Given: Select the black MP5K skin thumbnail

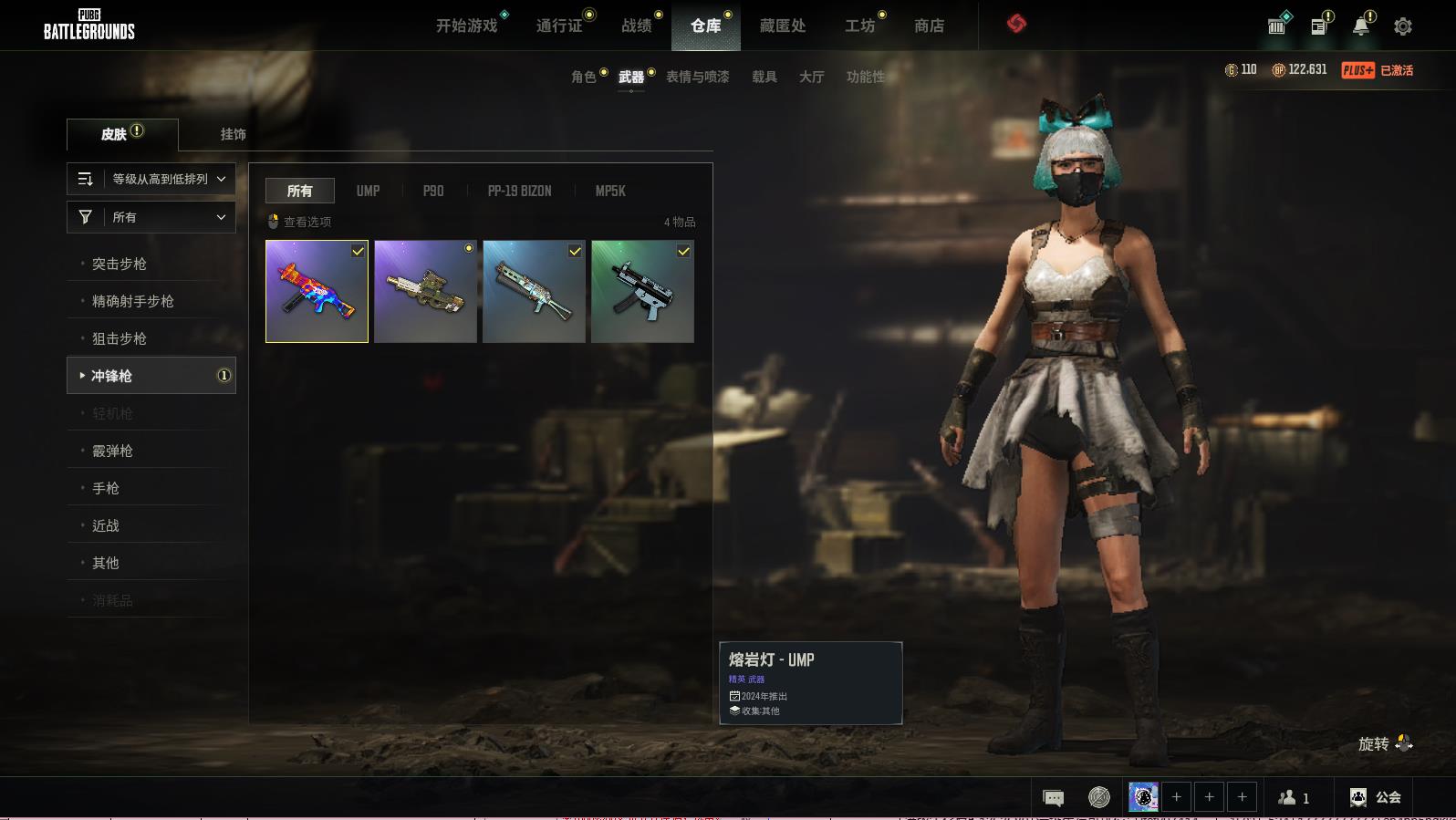Looking at the screenshot, I should (x=642, y=292).
